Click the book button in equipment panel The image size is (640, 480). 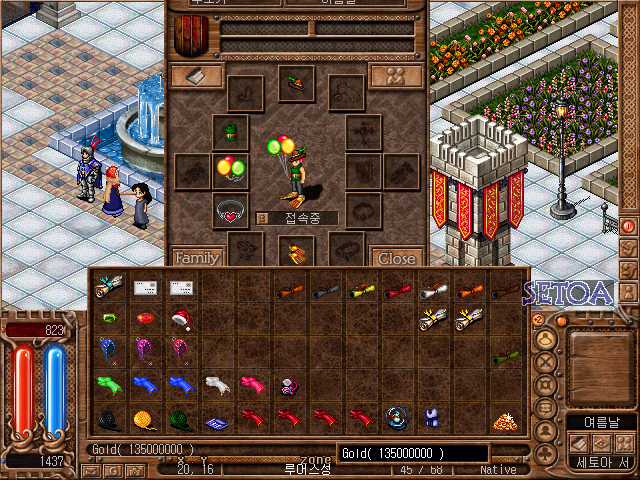(196, 77)
